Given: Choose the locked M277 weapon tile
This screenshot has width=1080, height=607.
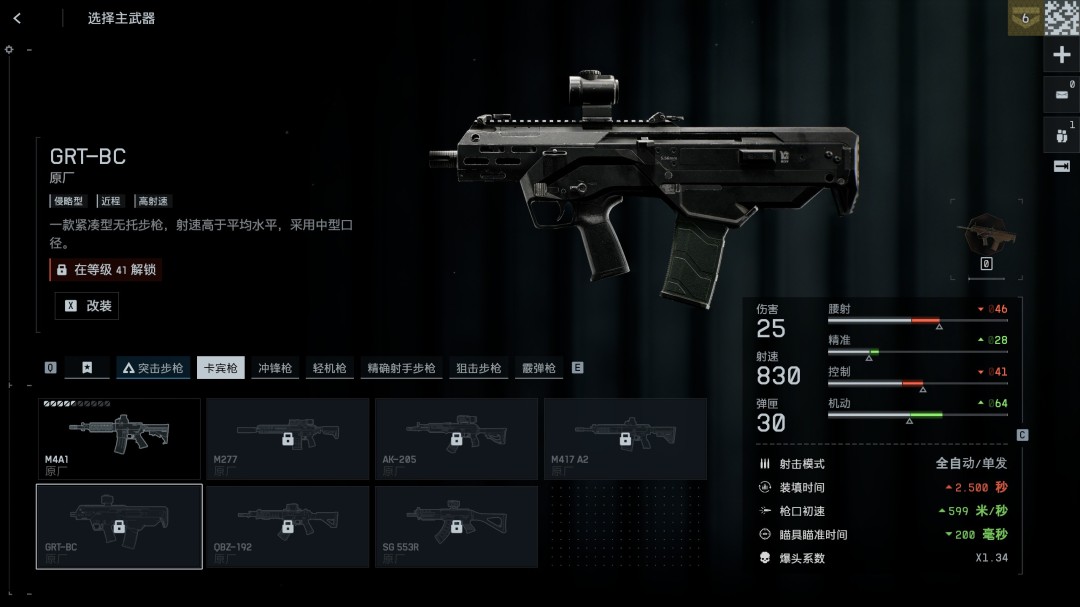Looking at the screenshot, I should pyautogui.click(x=287, y=438).
